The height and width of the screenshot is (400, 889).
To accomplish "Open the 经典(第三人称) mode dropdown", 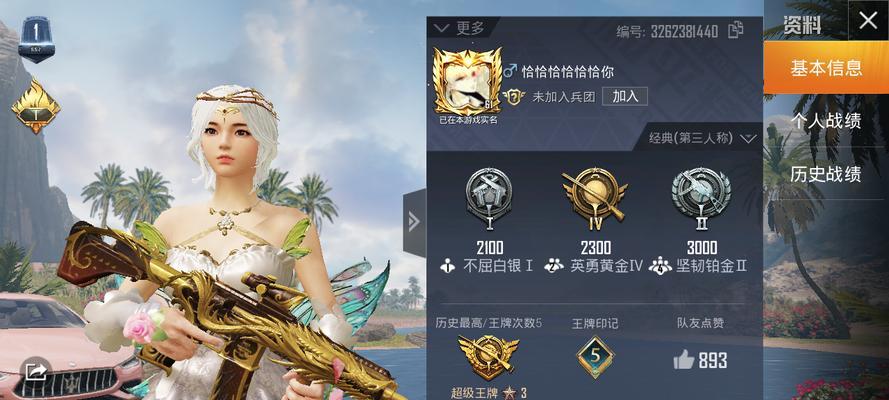I will [x=703, y=138].
